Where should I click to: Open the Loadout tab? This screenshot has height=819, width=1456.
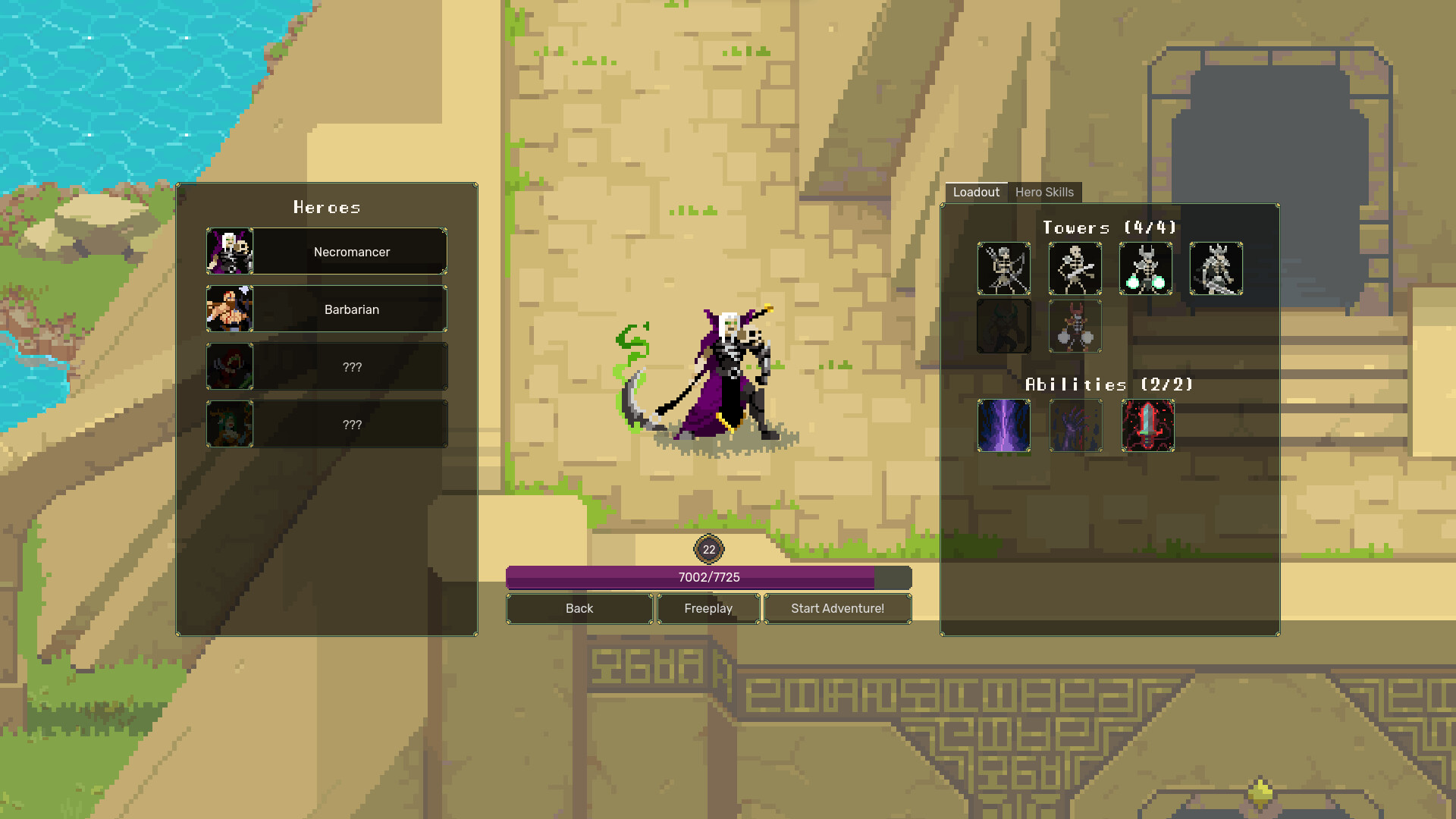(977, 192)
